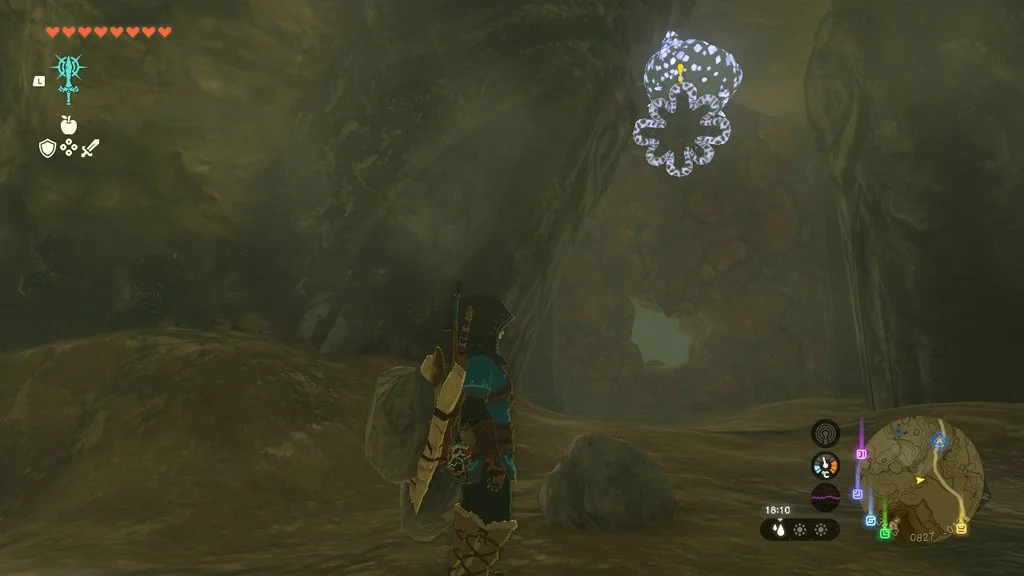Click the Shrine Sensor signal icon
Image resolution: width=1024 pixels, height=576 pixels.
point(825,434)
